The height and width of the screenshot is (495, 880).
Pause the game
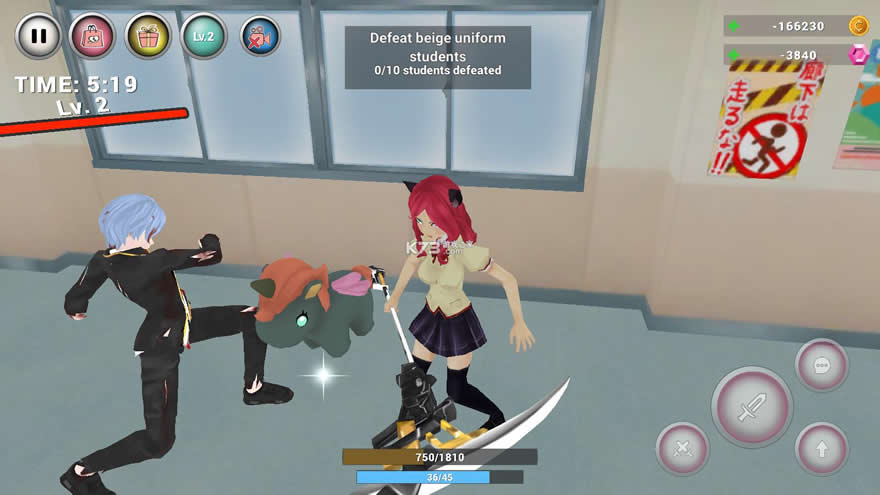point(39,36)
